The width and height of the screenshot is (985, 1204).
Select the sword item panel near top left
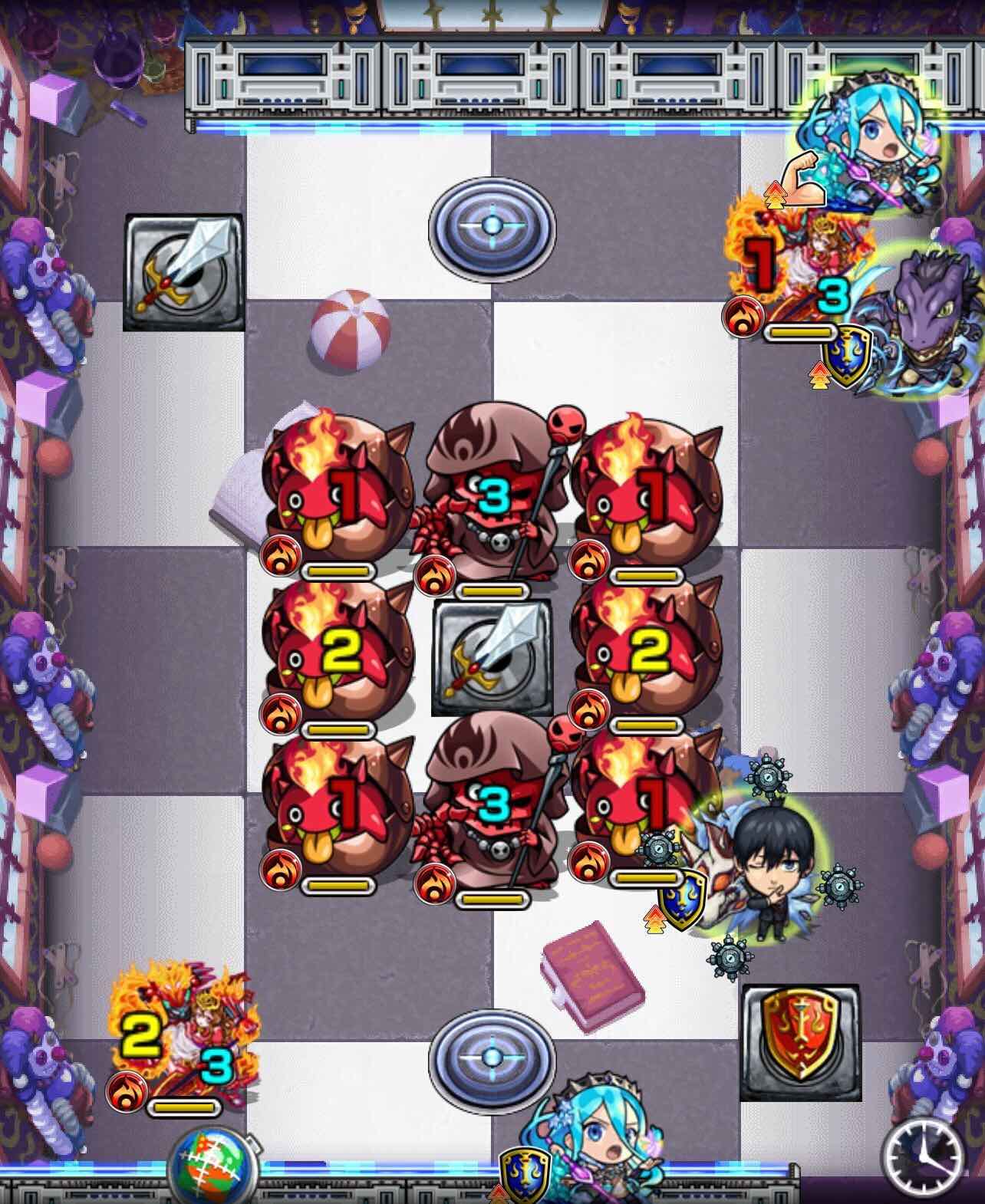pos(184,272)
